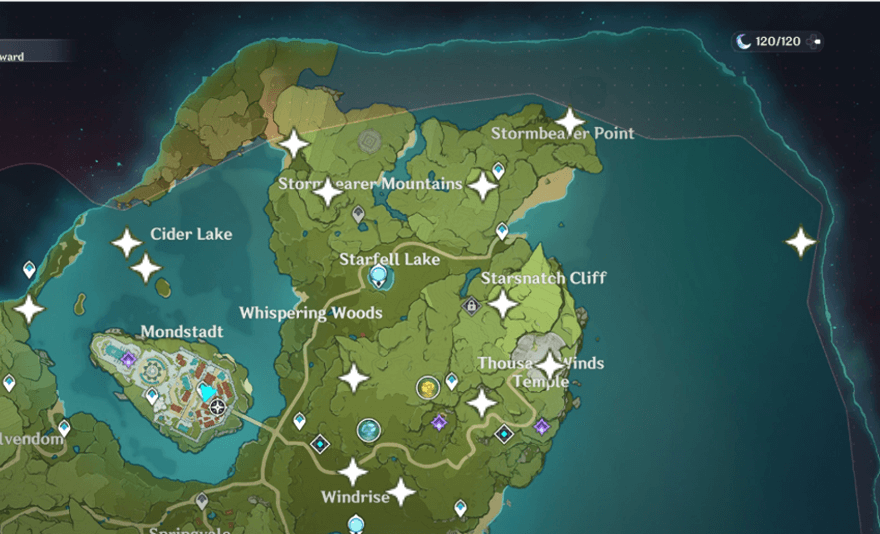Select the purple domain east of Thousand Winds Temple
Screen dimensions: 880x534
tap(541, 427)
